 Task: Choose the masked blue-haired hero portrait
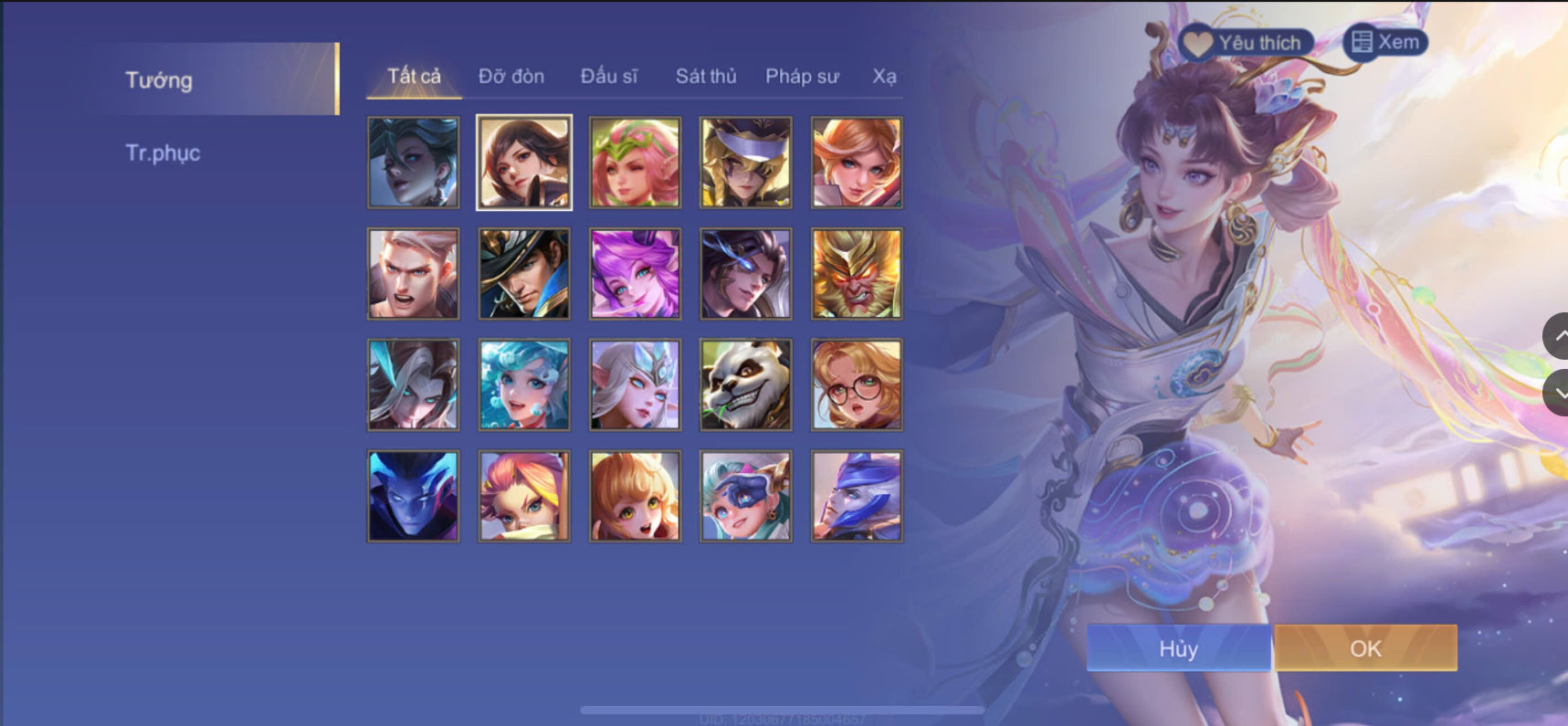tap(744, 494)
